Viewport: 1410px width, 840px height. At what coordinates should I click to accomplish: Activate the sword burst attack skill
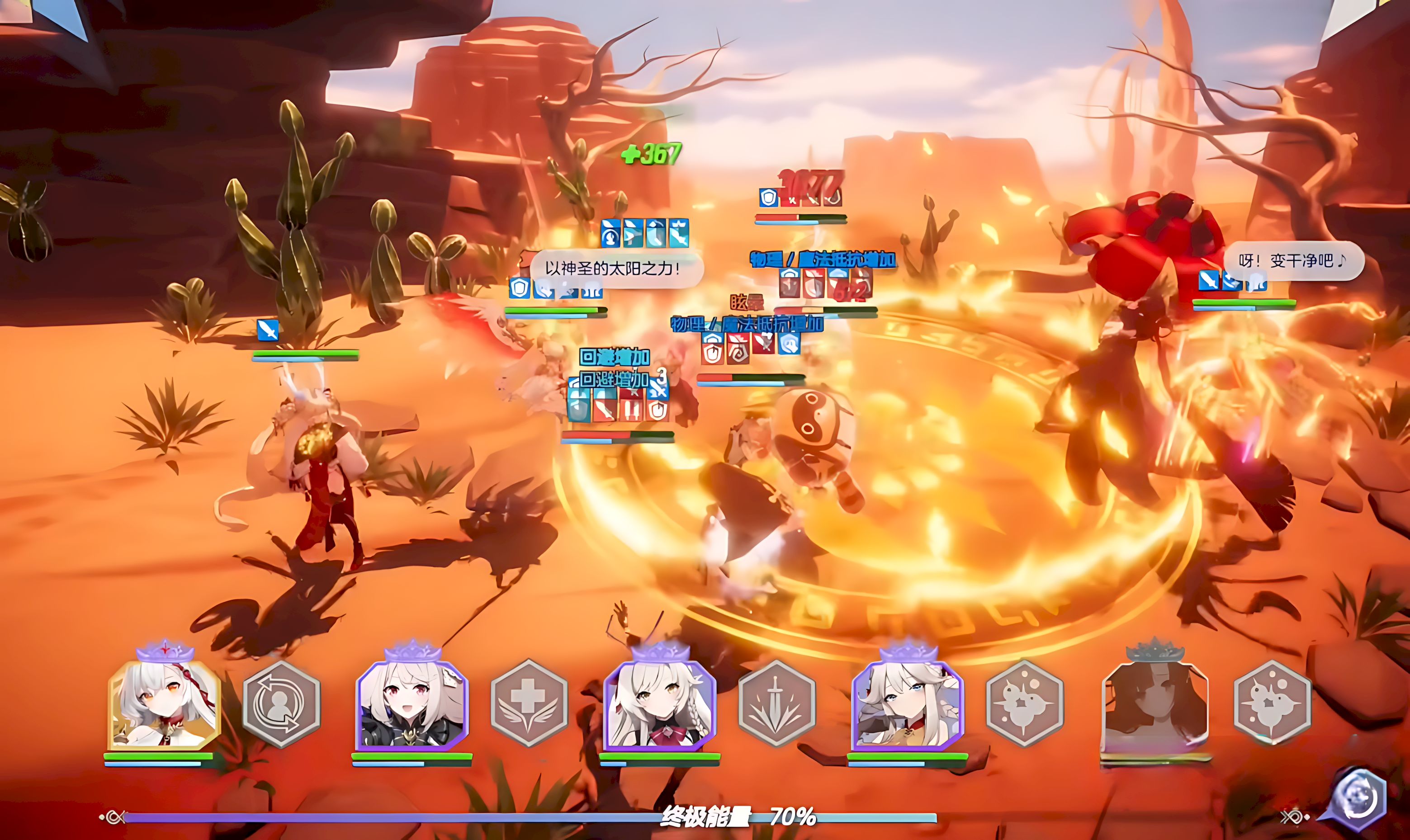coord(776,703)
